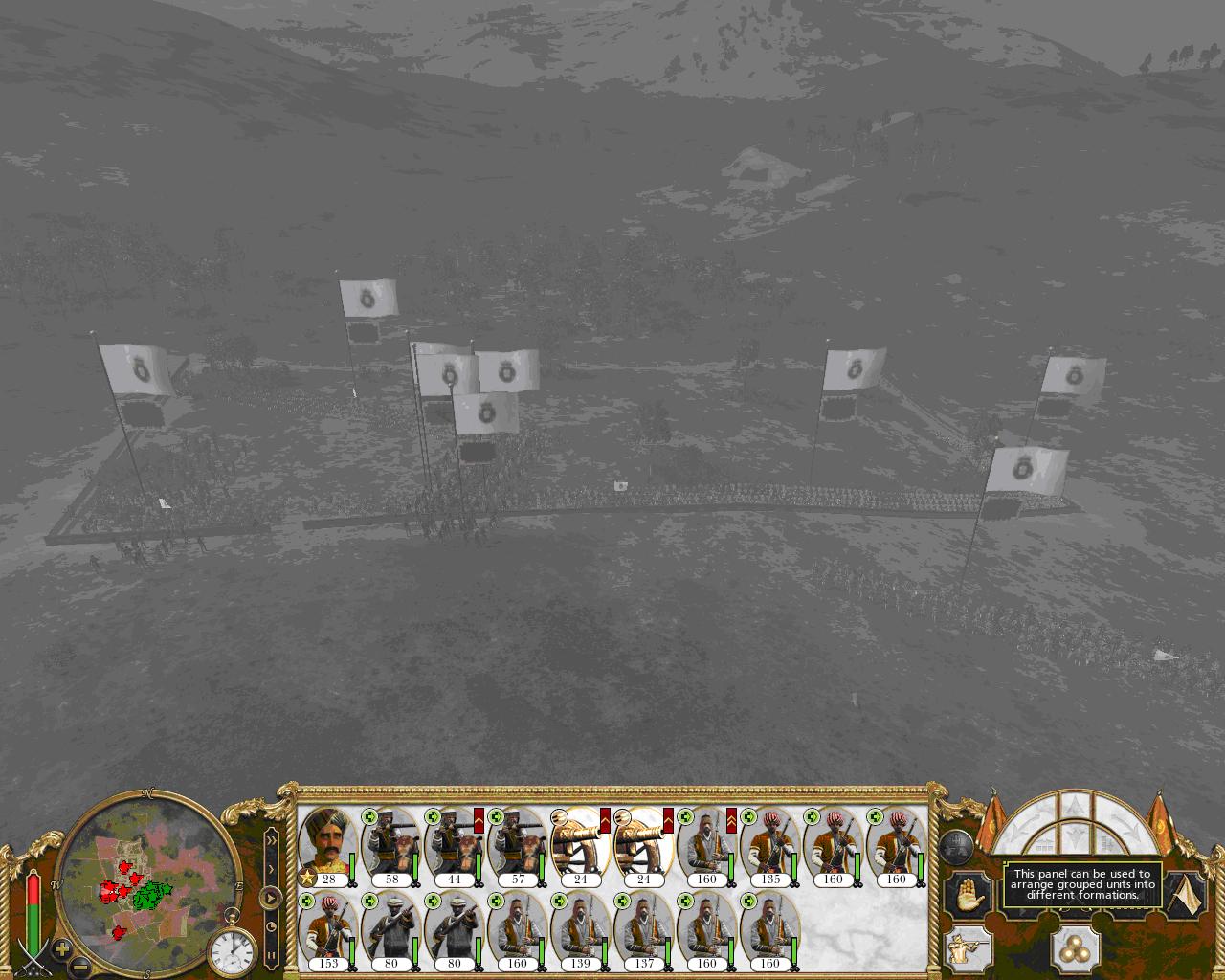Zoom in the minimap with plus button

[62, 950]
